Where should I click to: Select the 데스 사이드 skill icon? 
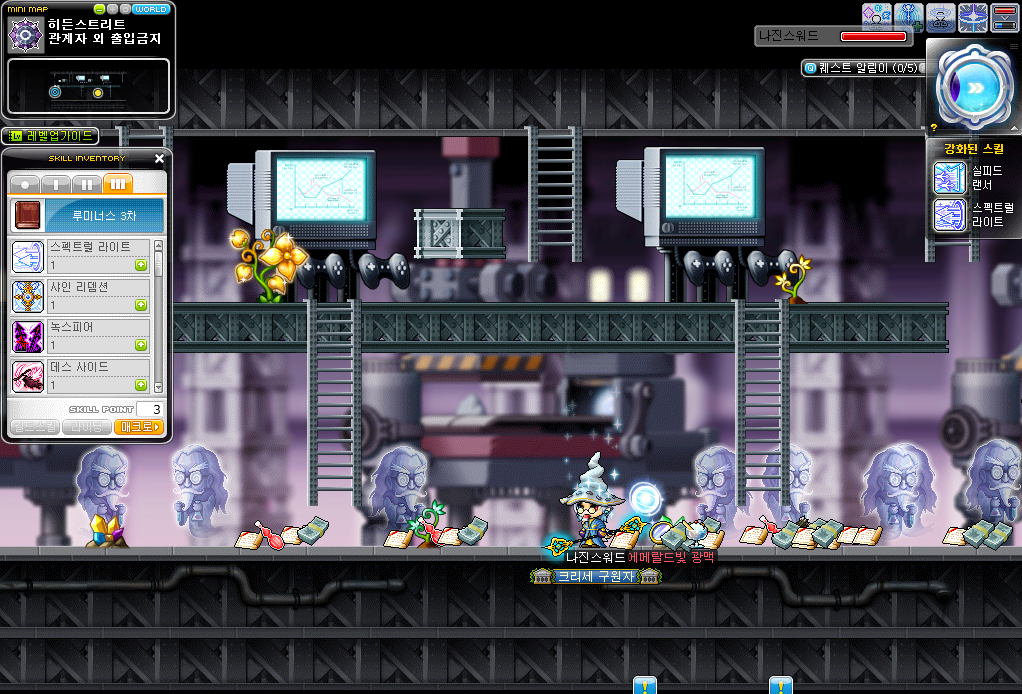[27, 377]
